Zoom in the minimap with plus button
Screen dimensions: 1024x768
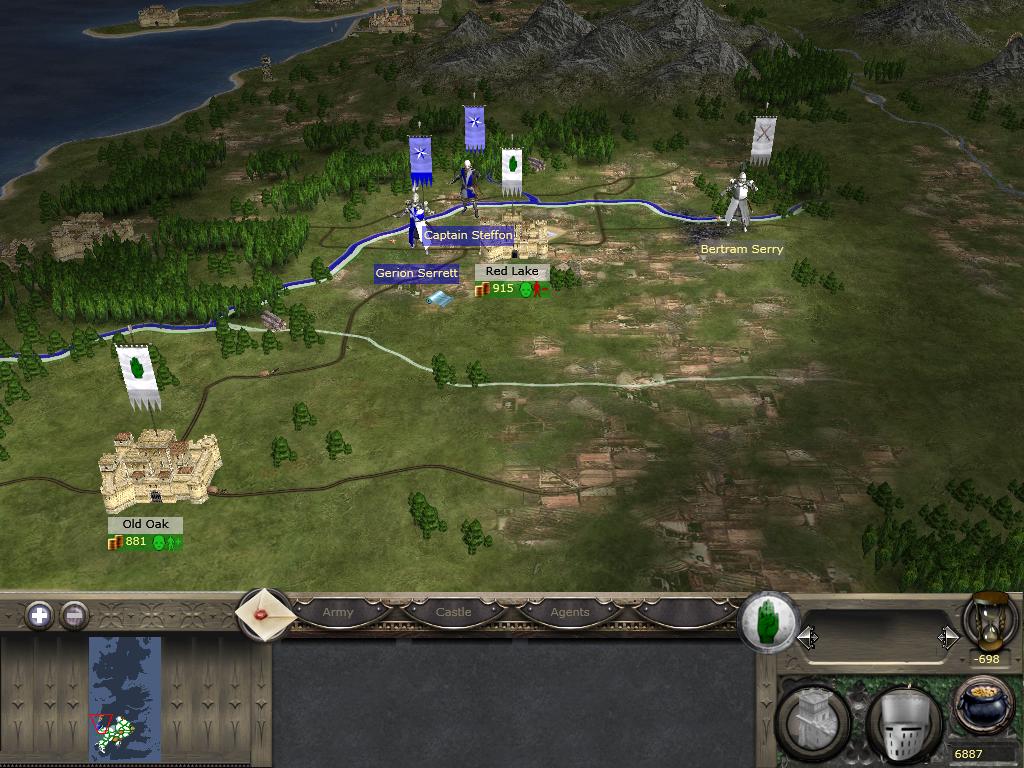(39, 615)
